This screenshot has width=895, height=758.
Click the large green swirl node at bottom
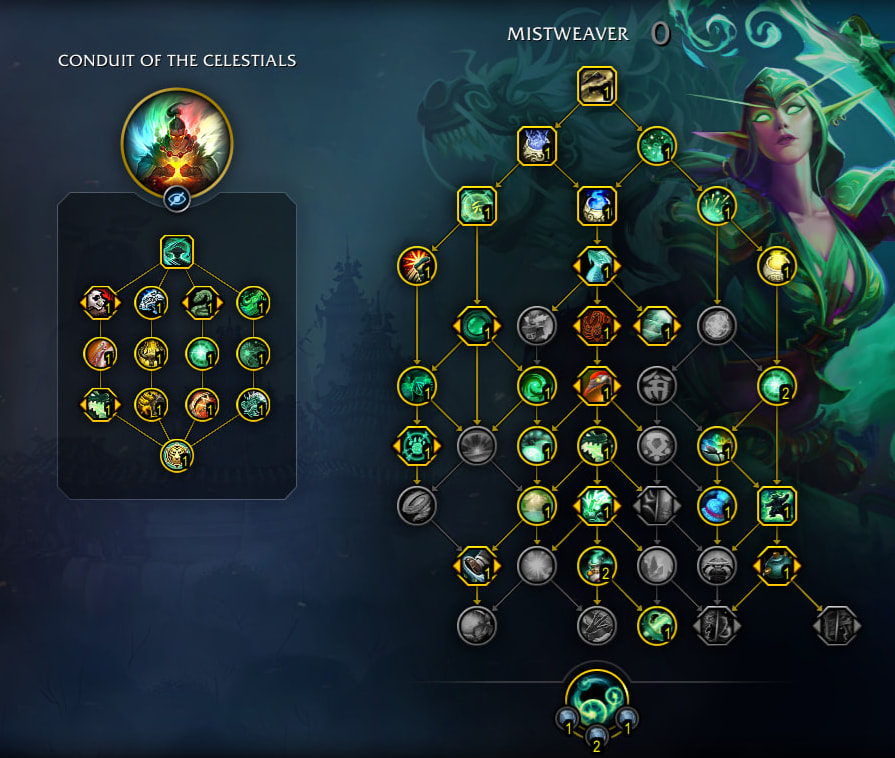[x=597, y=697]
